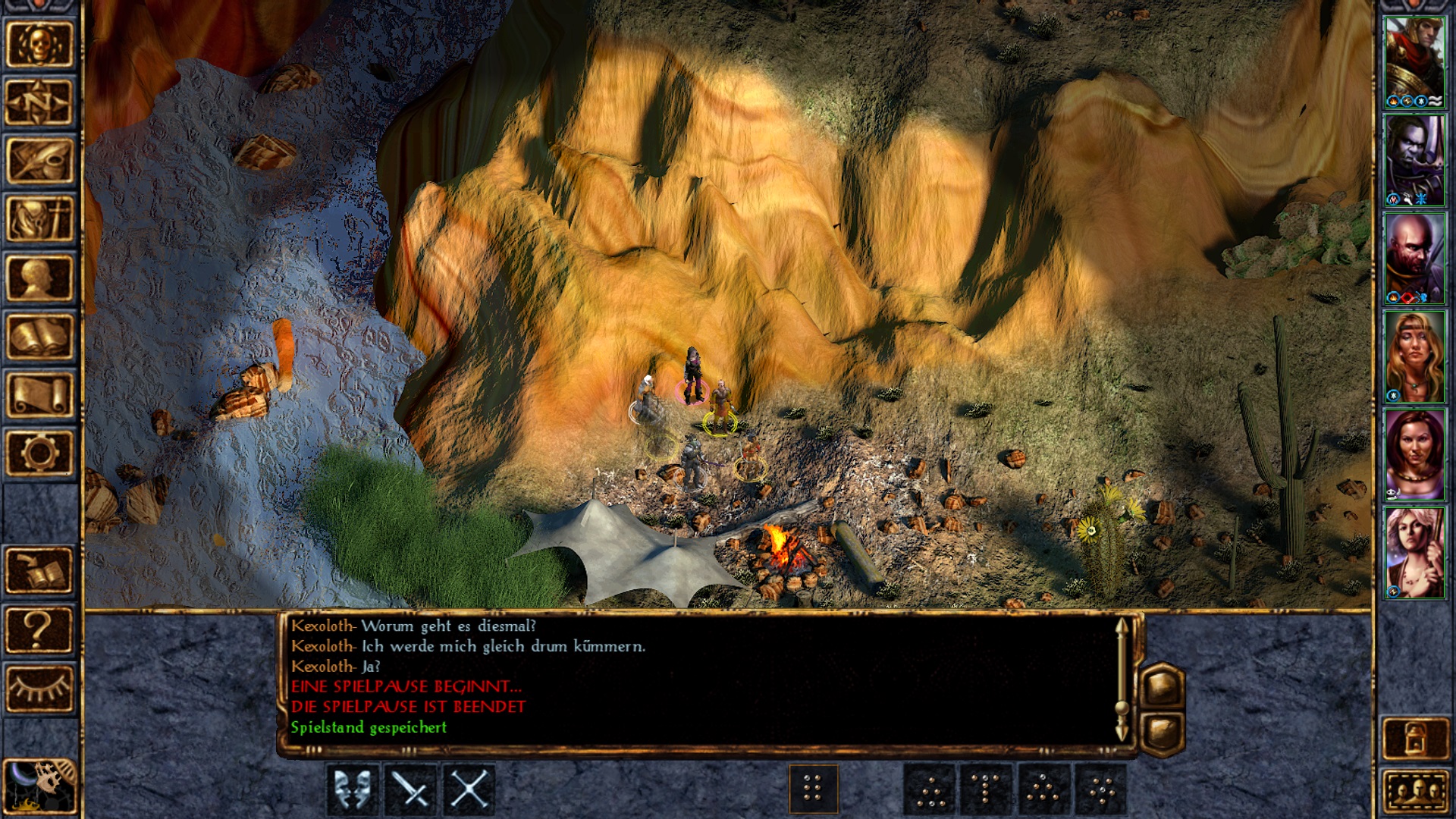Open the priest scroll

[39, 394]
